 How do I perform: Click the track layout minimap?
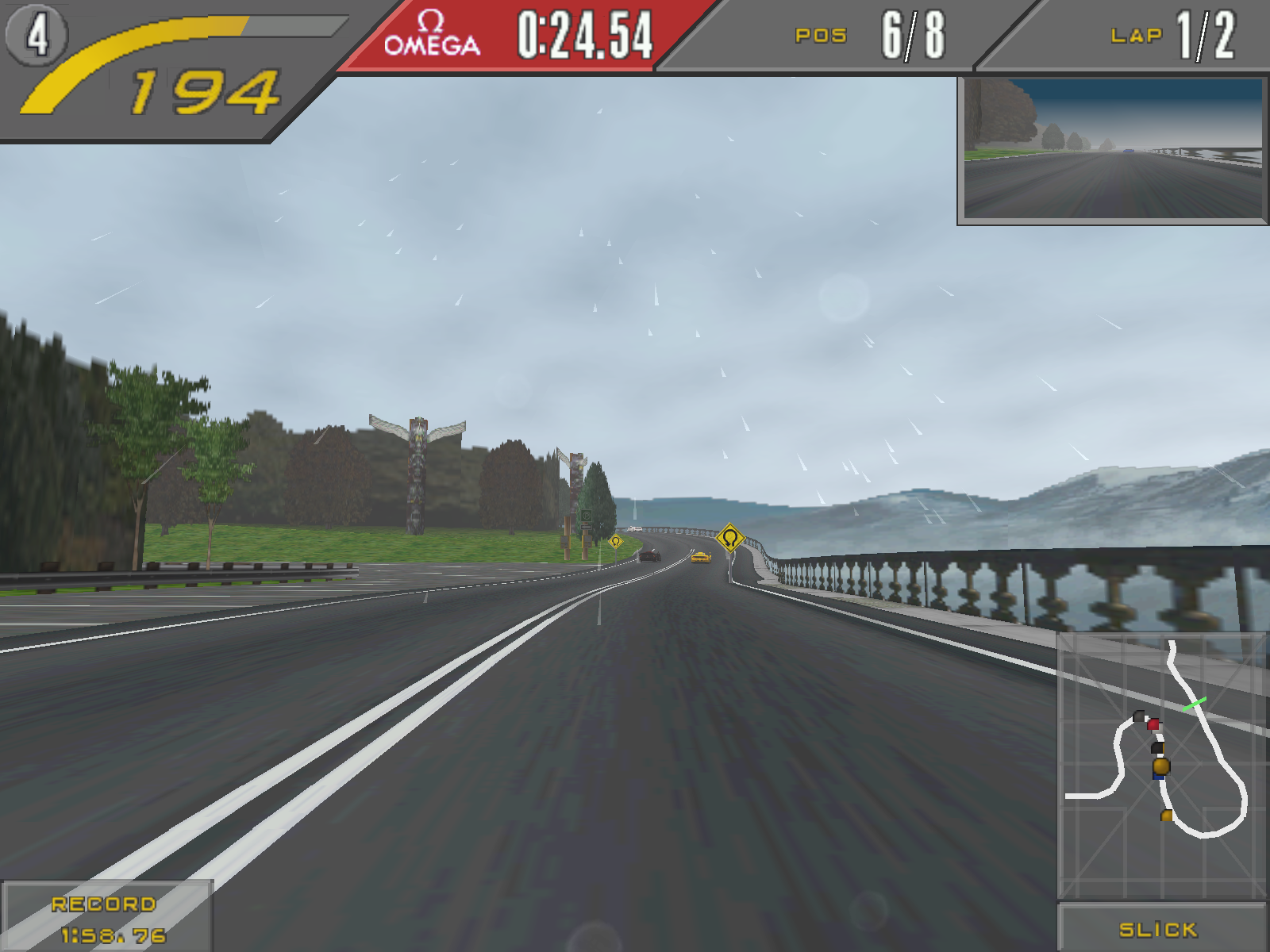coord(1162,765)
